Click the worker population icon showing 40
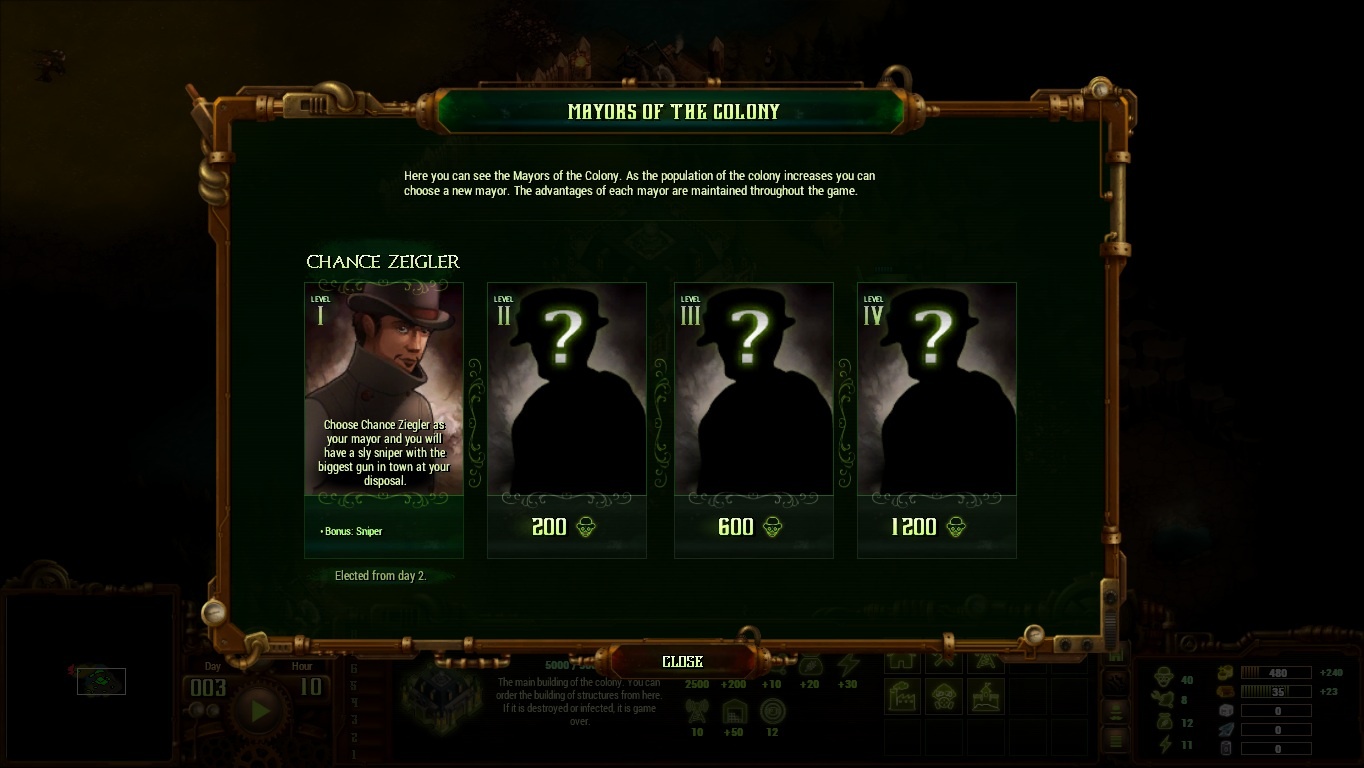1364x768 pixels. 1164,675
